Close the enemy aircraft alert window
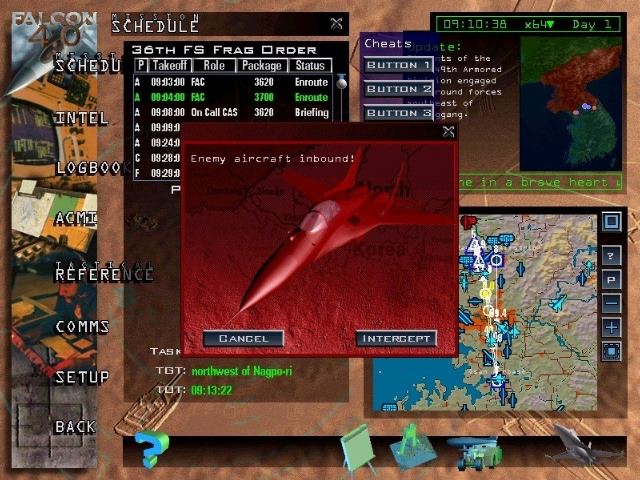Image resolution: width=640 pixels, height=480 pixels. tap(448, 131)
